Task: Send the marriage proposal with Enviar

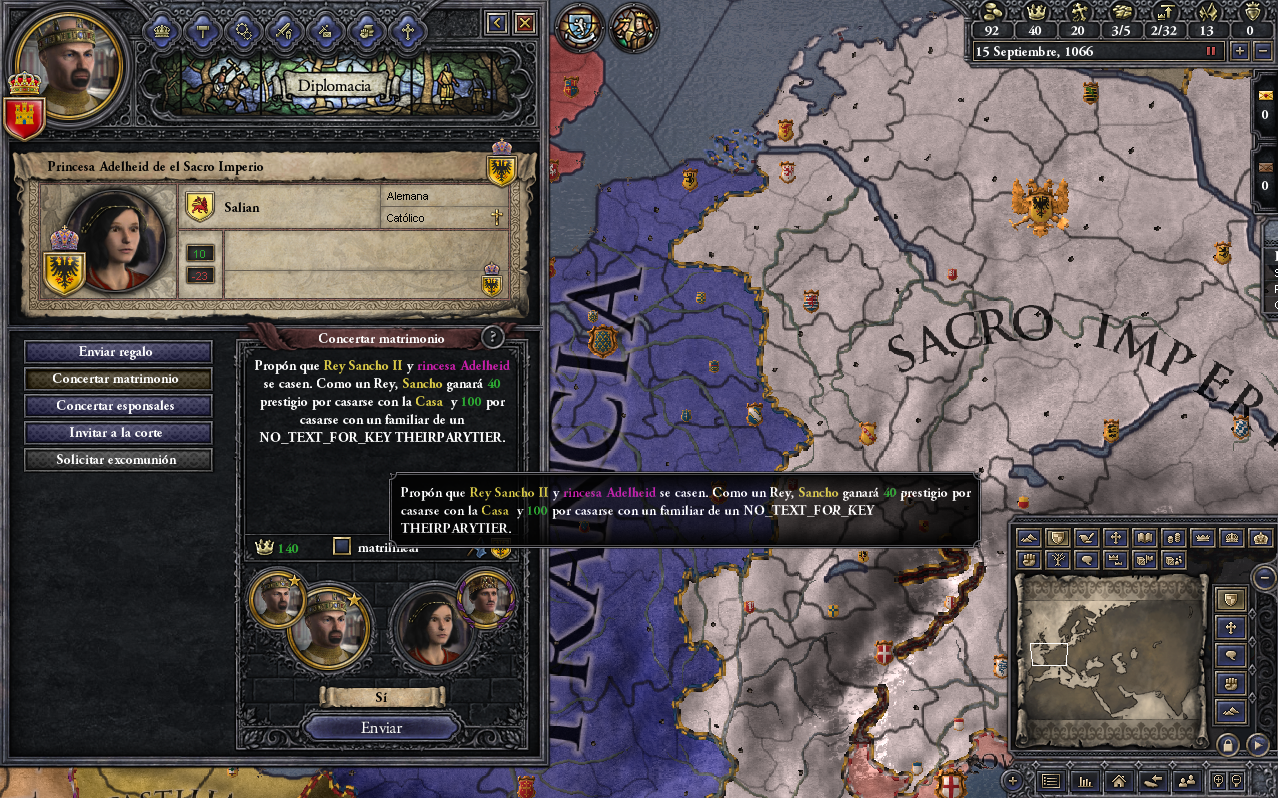Action: (381, 728)
